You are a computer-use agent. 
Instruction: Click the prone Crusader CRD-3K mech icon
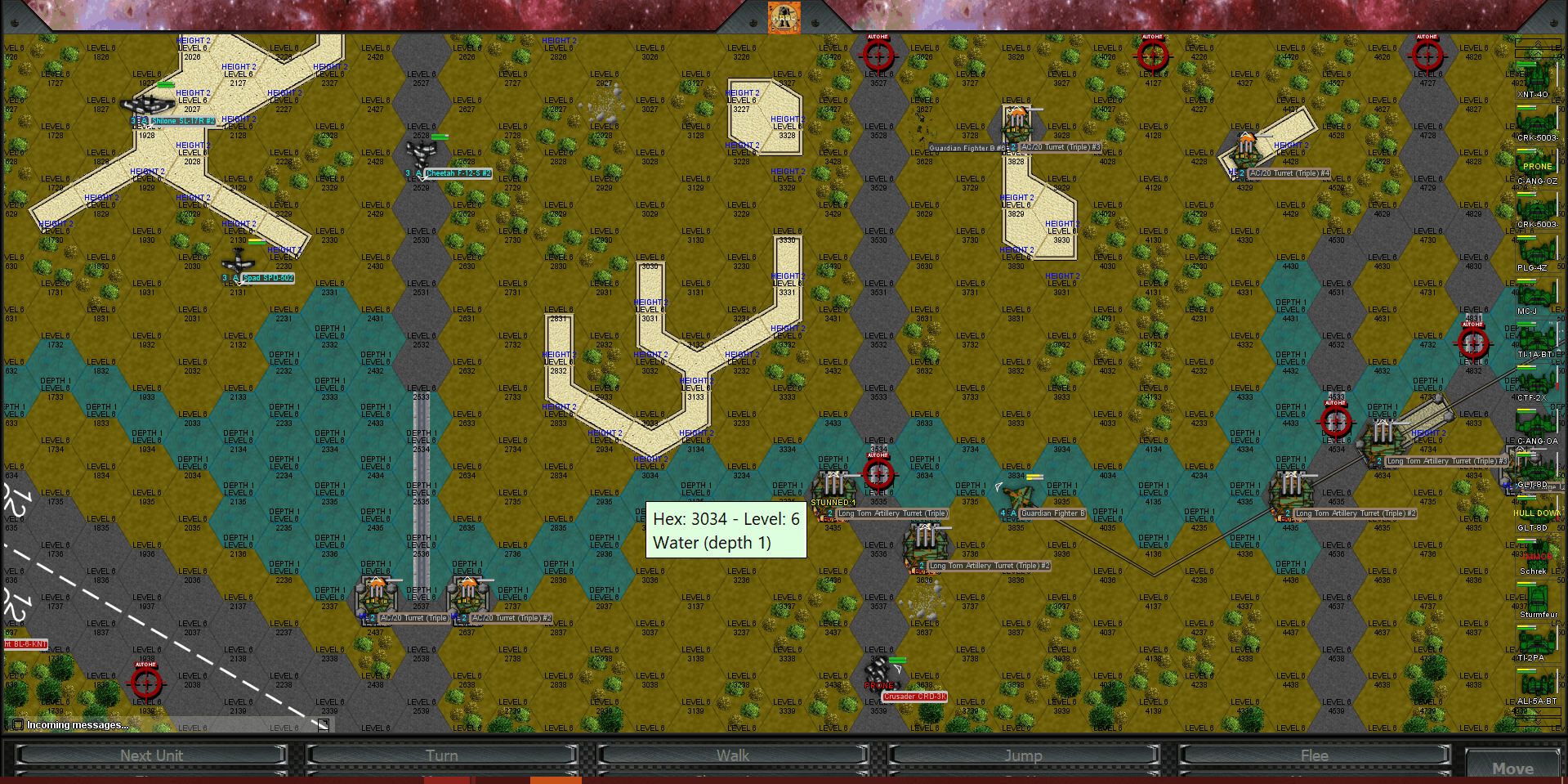881,669
